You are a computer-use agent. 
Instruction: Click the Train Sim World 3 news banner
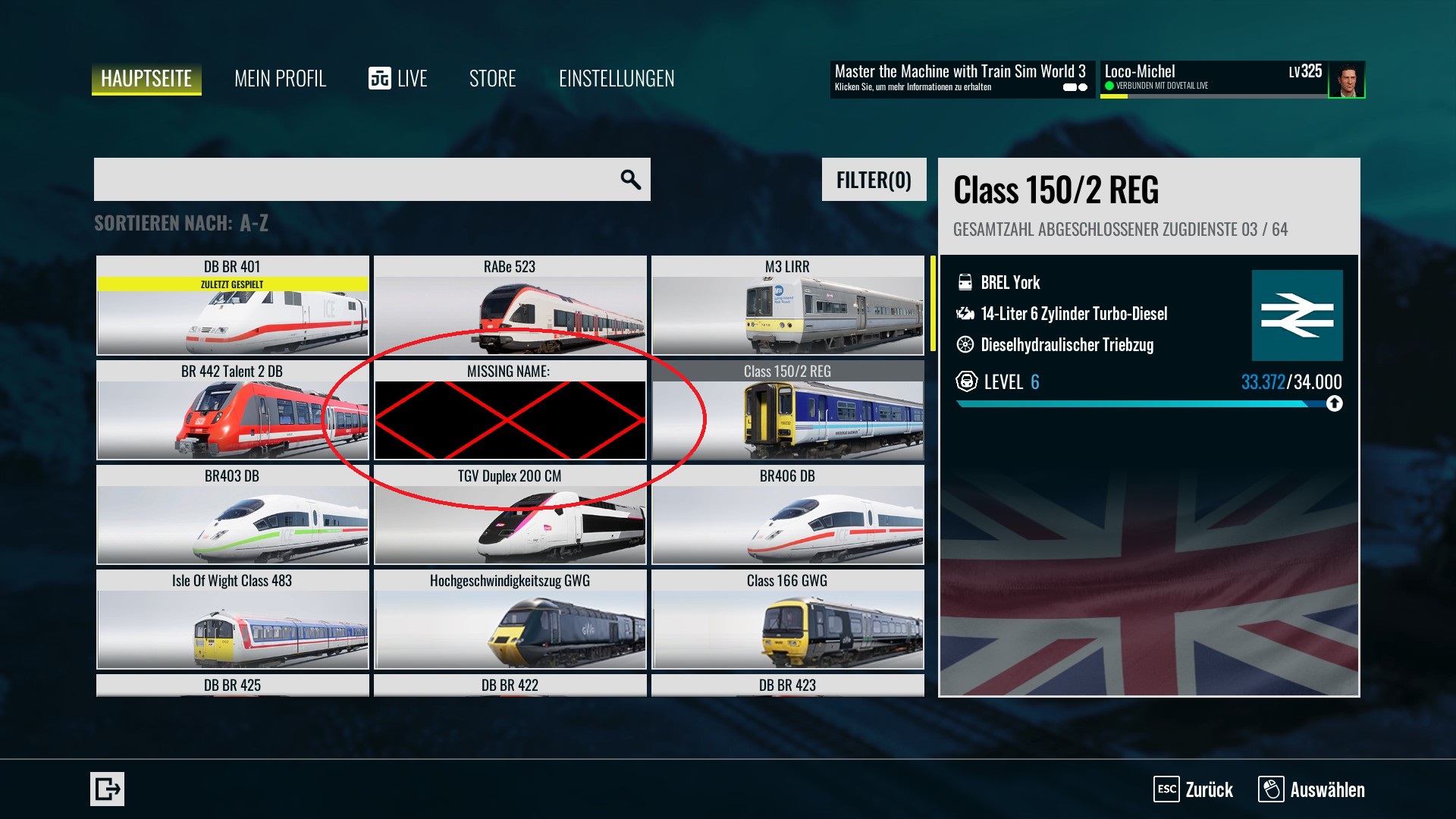click(961, 79)
